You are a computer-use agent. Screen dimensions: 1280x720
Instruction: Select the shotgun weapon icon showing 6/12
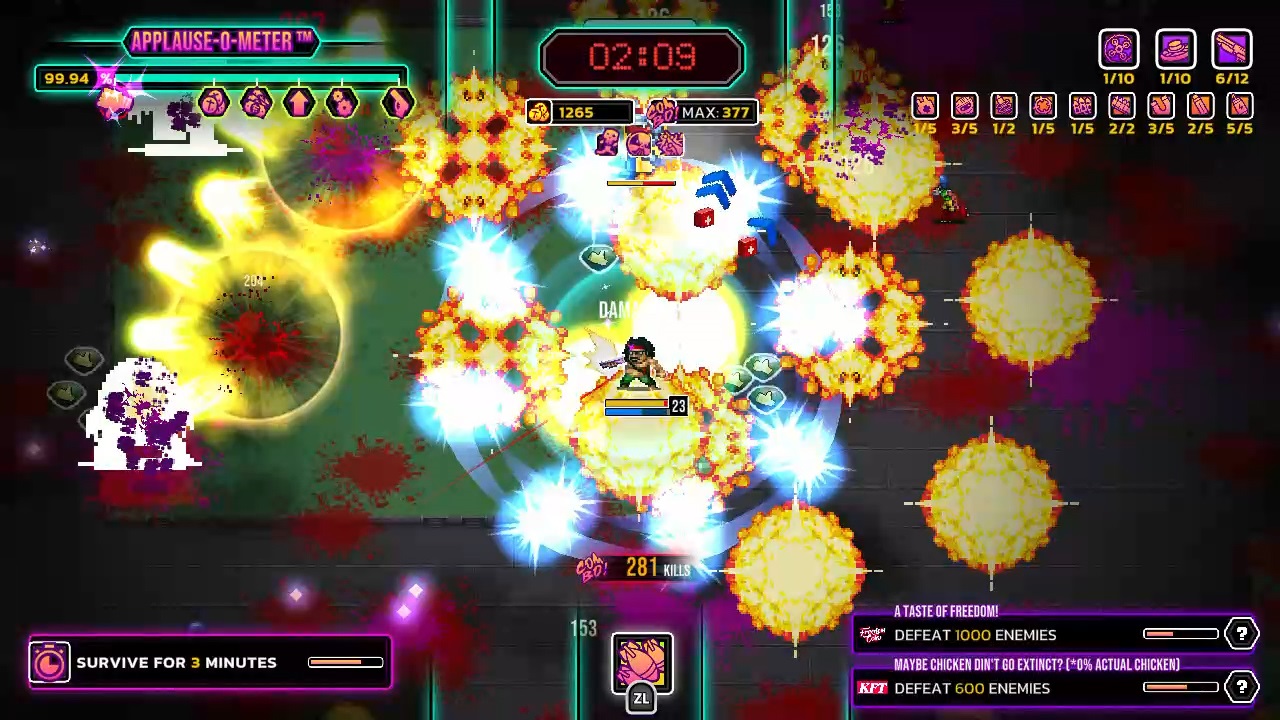click(1232, 50)
